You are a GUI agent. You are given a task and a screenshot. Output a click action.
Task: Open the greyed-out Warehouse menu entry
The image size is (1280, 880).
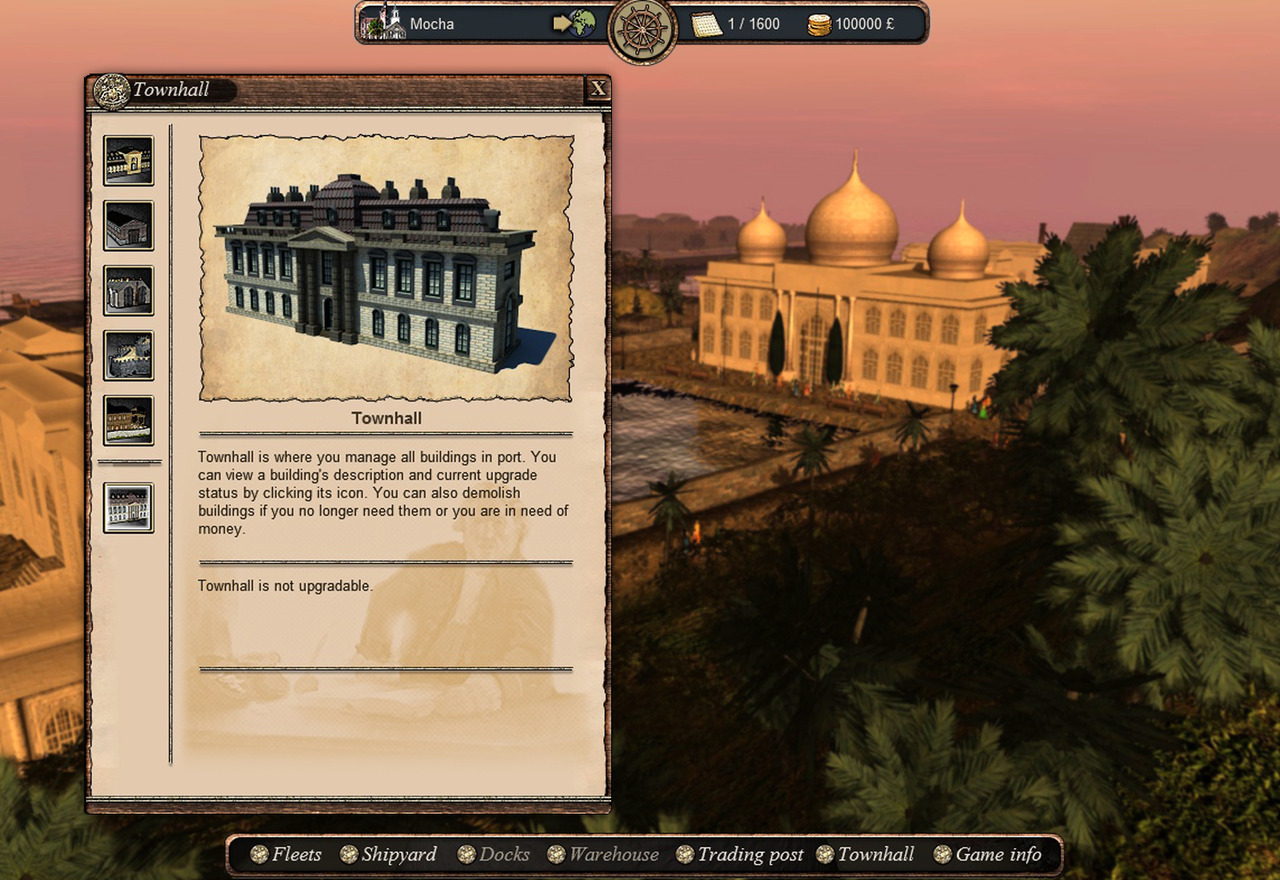click(603, 855)
